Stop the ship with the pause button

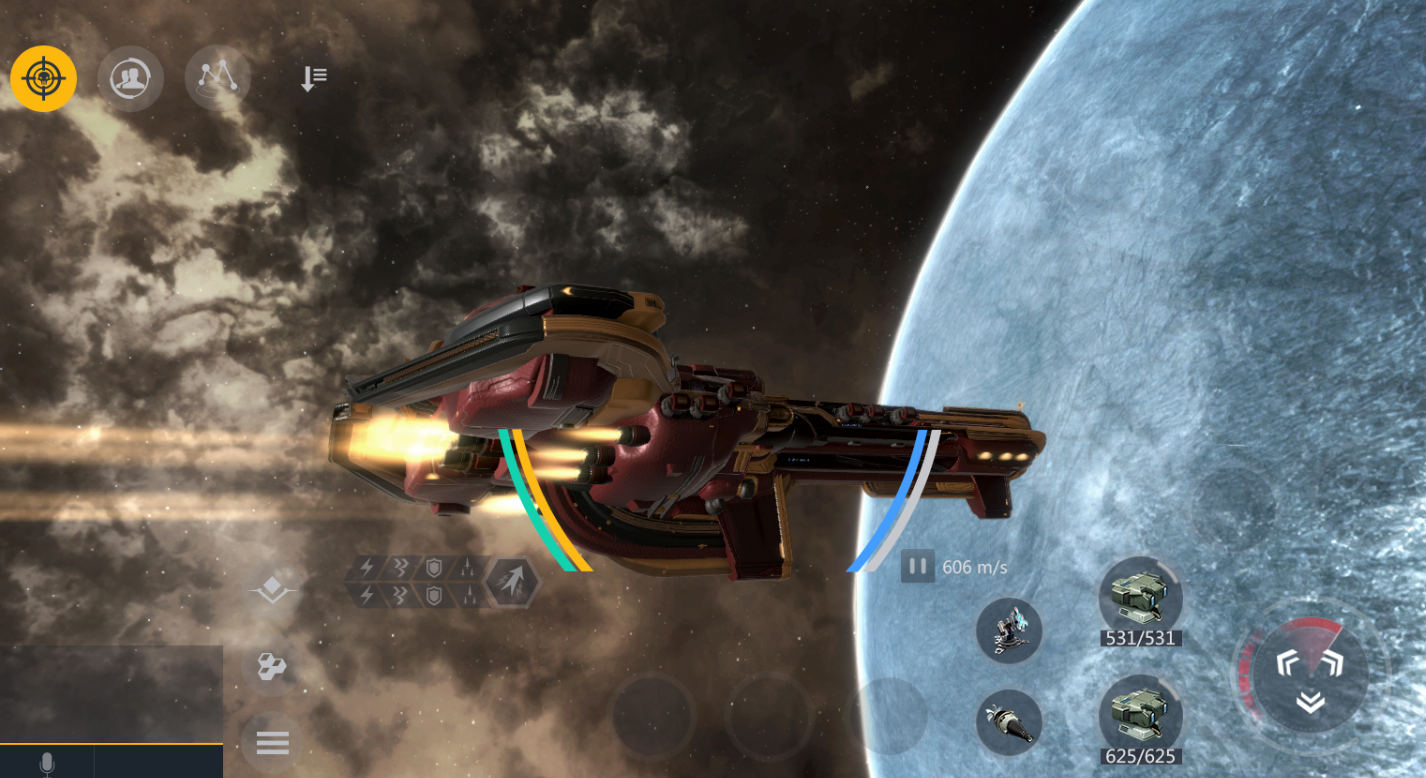click(916, 567)
